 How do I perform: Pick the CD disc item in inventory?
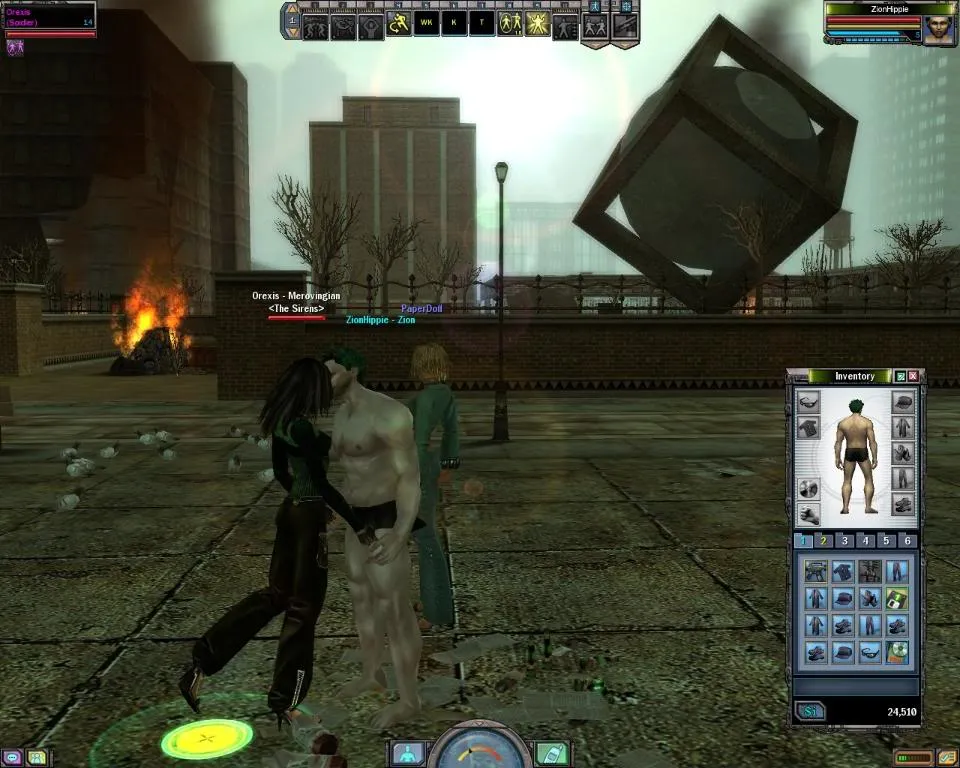point(898,652)
